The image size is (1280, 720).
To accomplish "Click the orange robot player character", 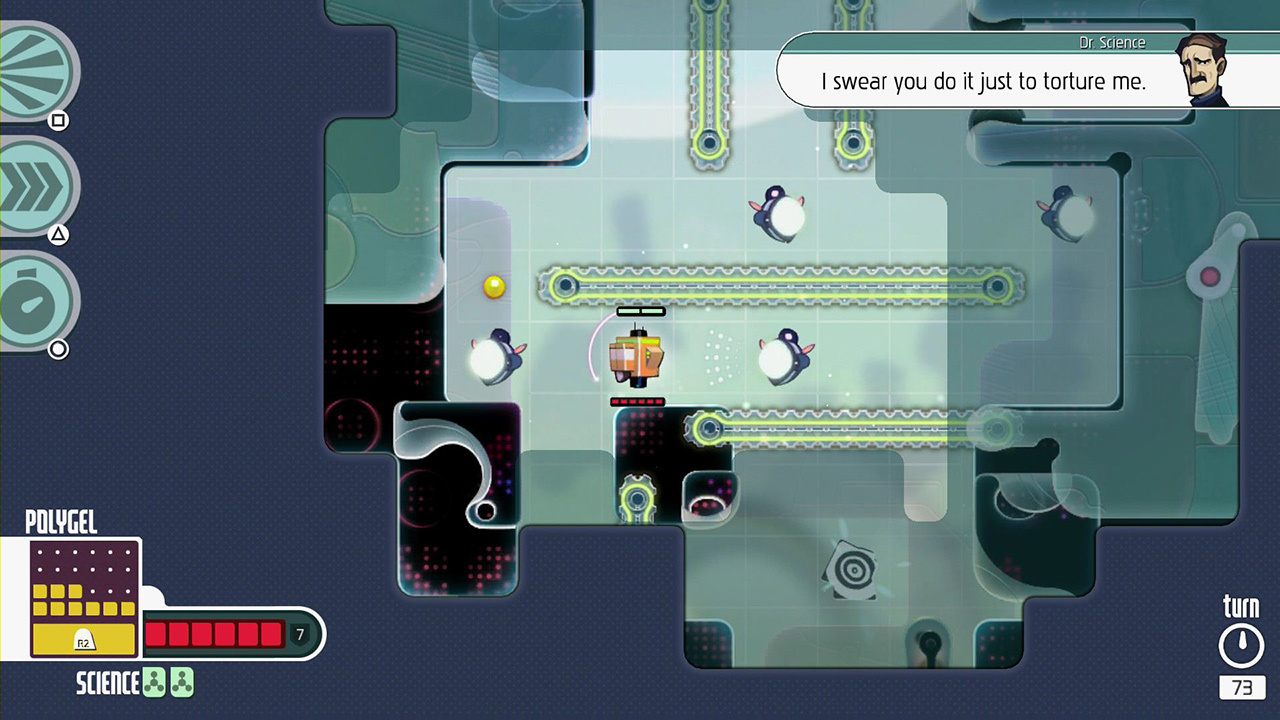I will coord(637,358).
